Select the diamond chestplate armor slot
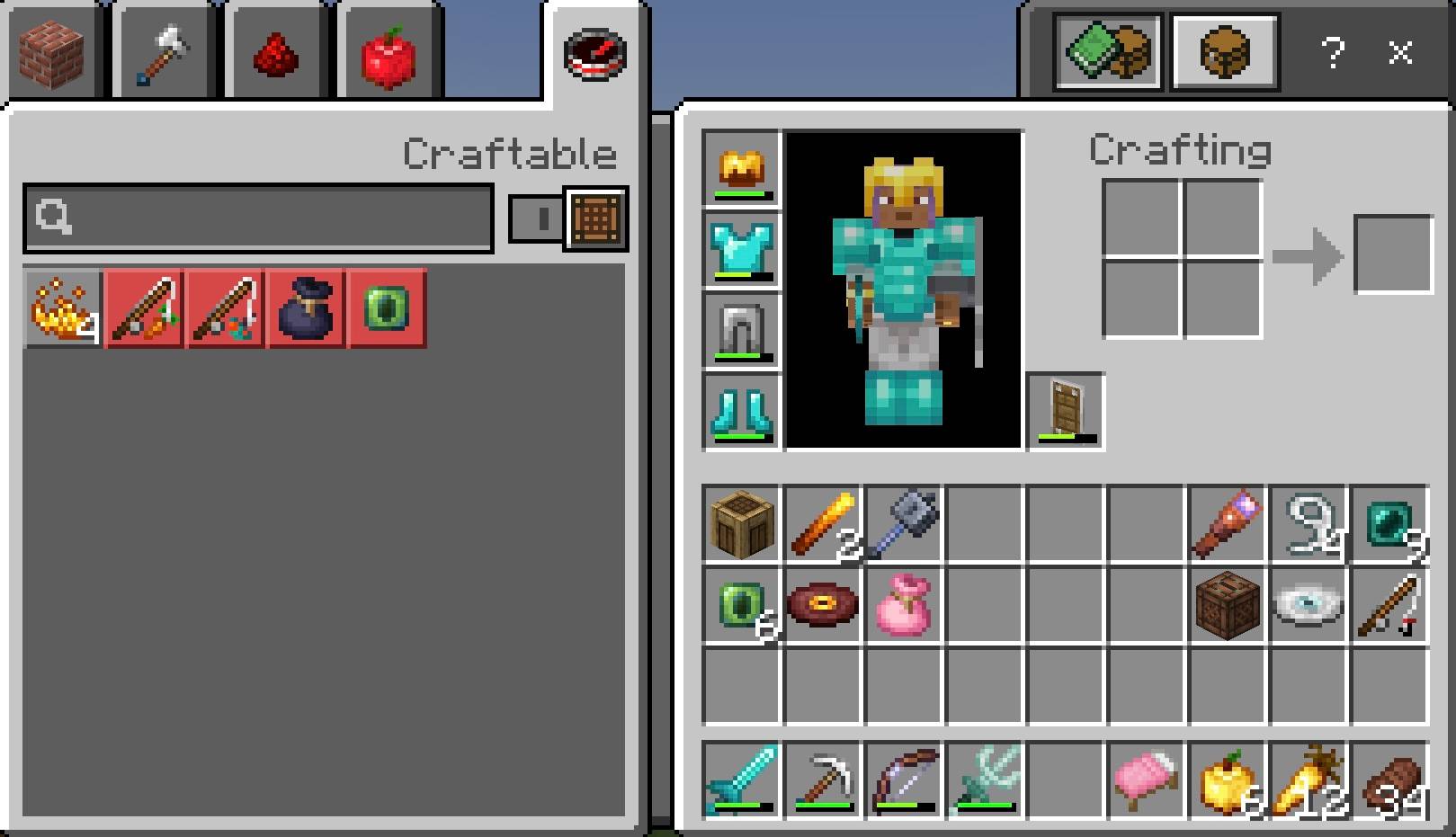 pos(739,250)
